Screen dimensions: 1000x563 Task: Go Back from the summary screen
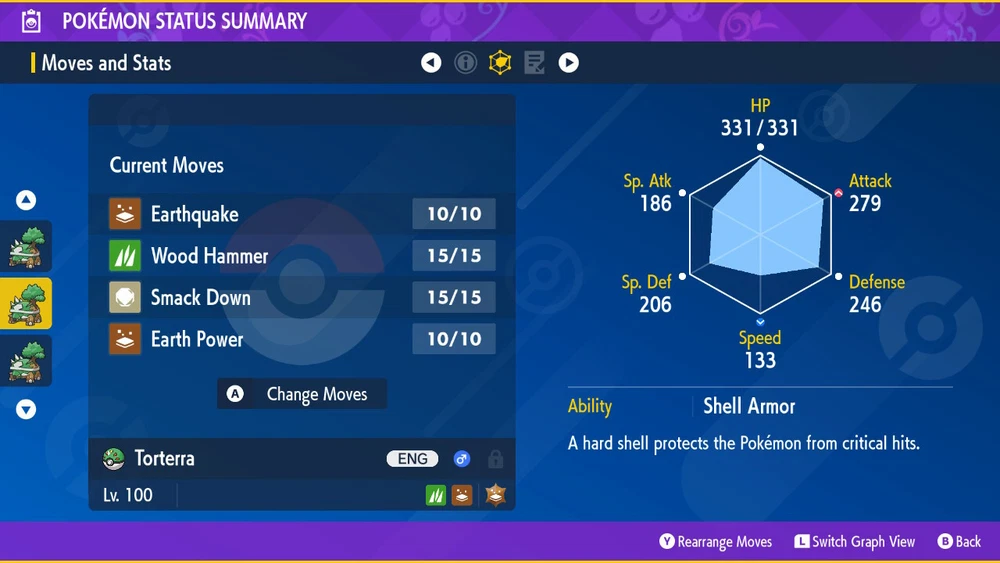[959, 541]
